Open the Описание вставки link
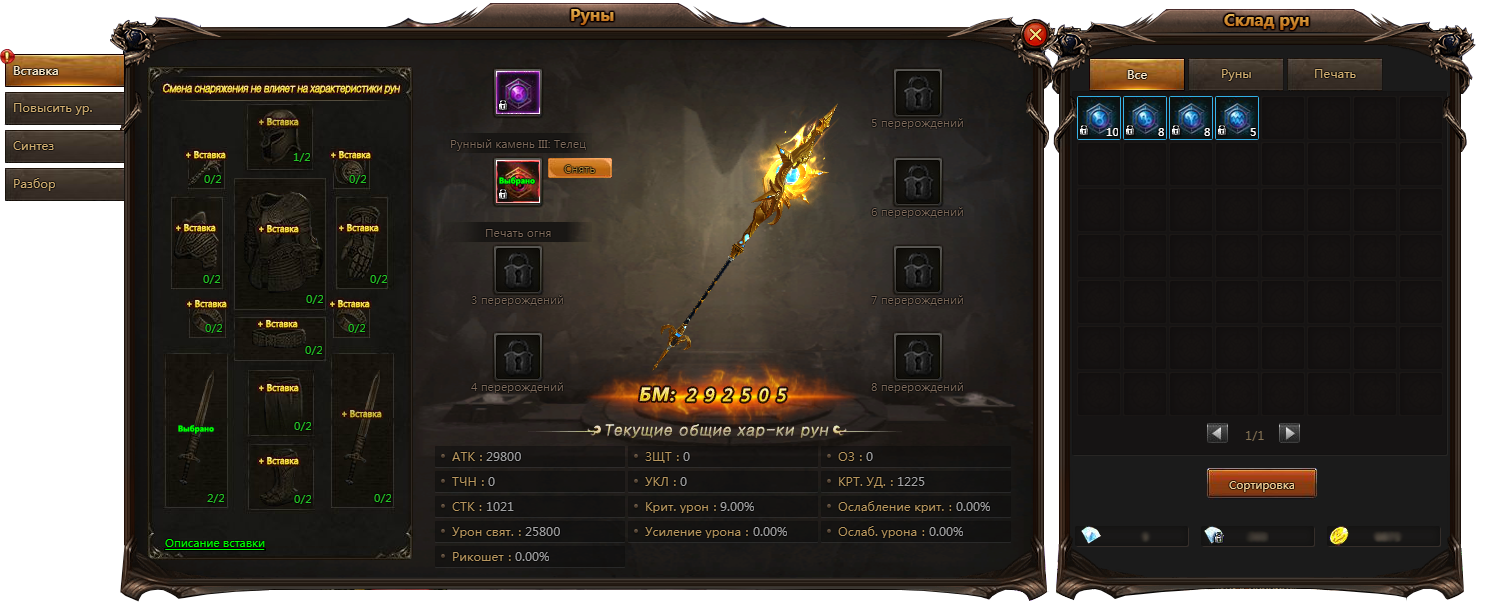Viewport: 1490px width, 602px height. tap(215, 544)
